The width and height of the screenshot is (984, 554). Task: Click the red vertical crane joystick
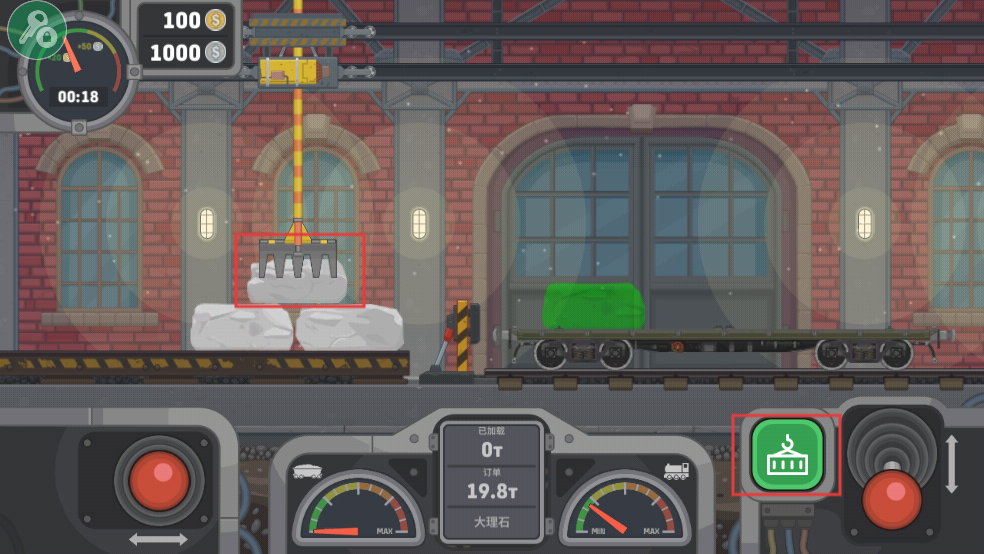(x=891, y=498)
